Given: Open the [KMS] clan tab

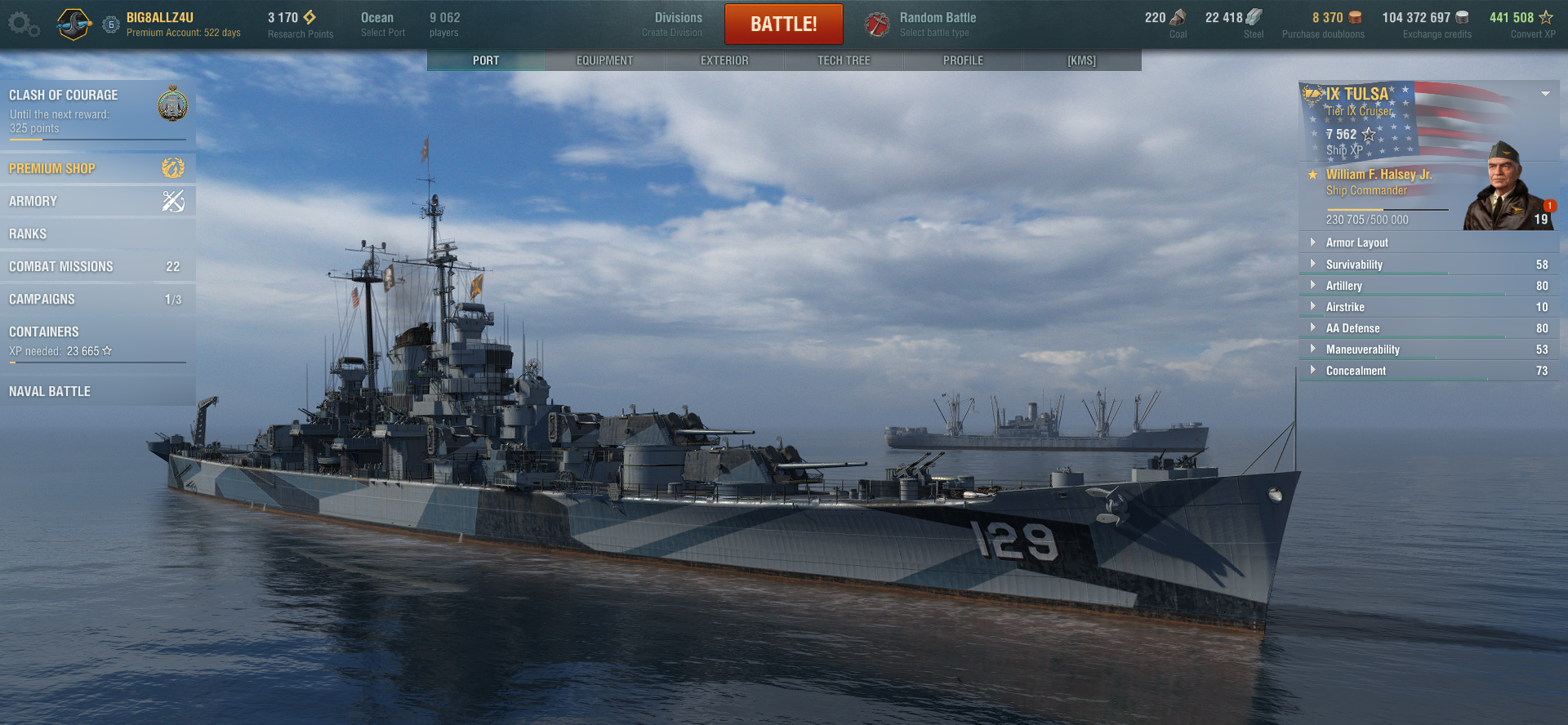Looking at the screenshot, I should tap(1081, 60).
